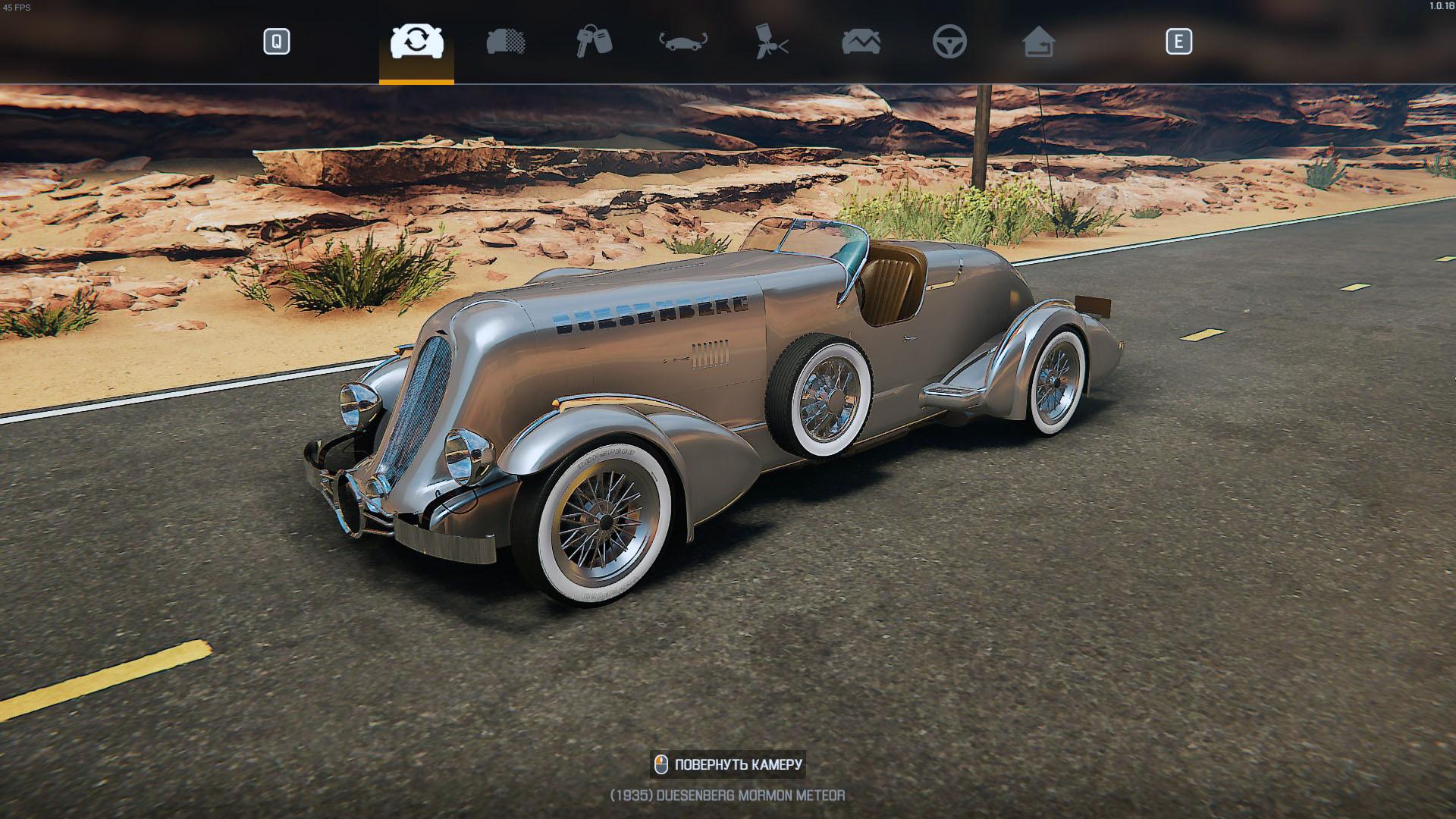Viewport: 1456px width, 819px height.
Task: Switch to the car keys tab
Action: pyautogui.click(x=594, y=42)
